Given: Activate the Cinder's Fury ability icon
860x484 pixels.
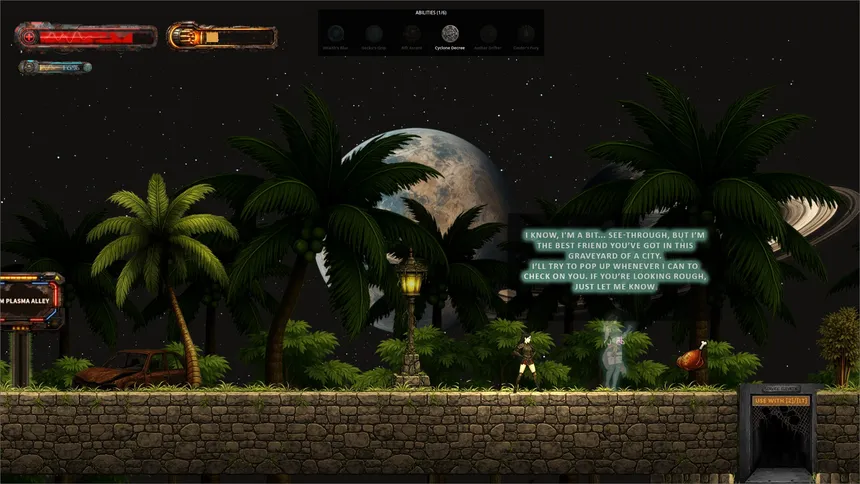Looking at the screenshot, I should coord(526,33).
